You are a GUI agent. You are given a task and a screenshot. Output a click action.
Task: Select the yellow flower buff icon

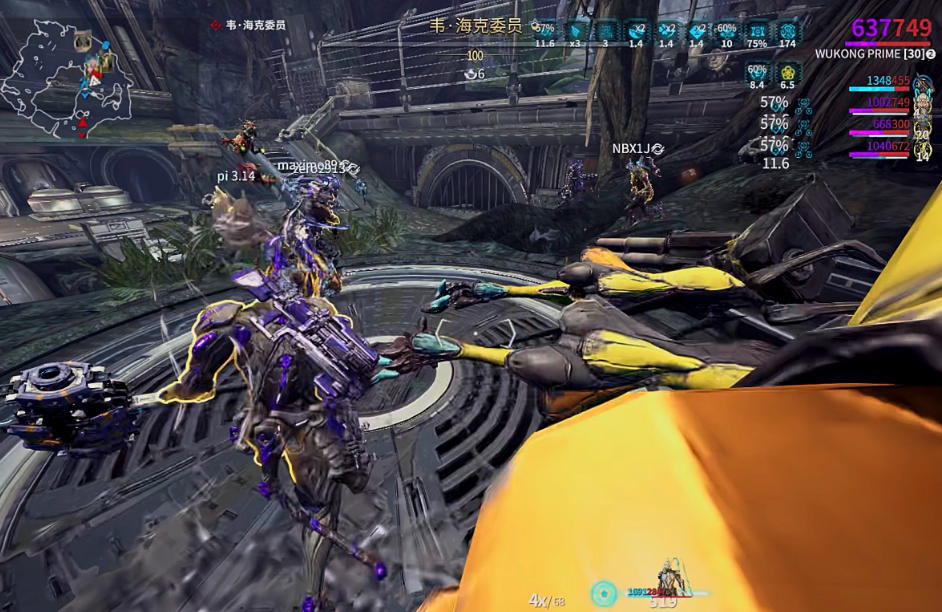tap(787, 72)
